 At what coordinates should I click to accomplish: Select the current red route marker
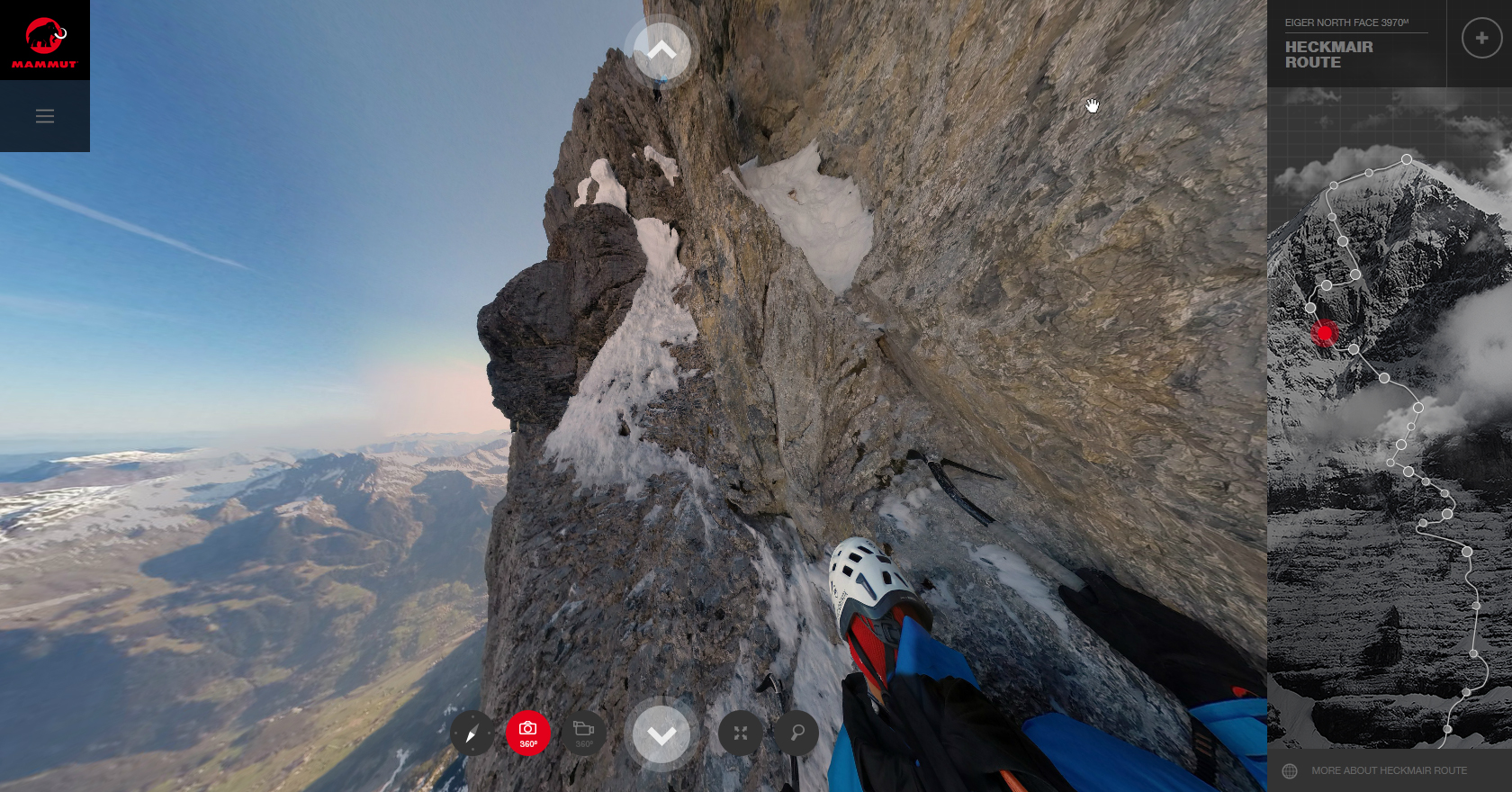point(1324,333)
